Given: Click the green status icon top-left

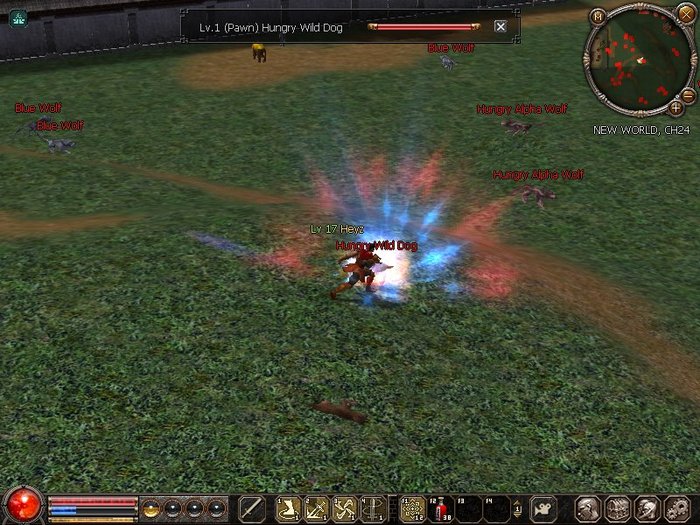Looking at the screenshot, I should click(x=17, y=17).
